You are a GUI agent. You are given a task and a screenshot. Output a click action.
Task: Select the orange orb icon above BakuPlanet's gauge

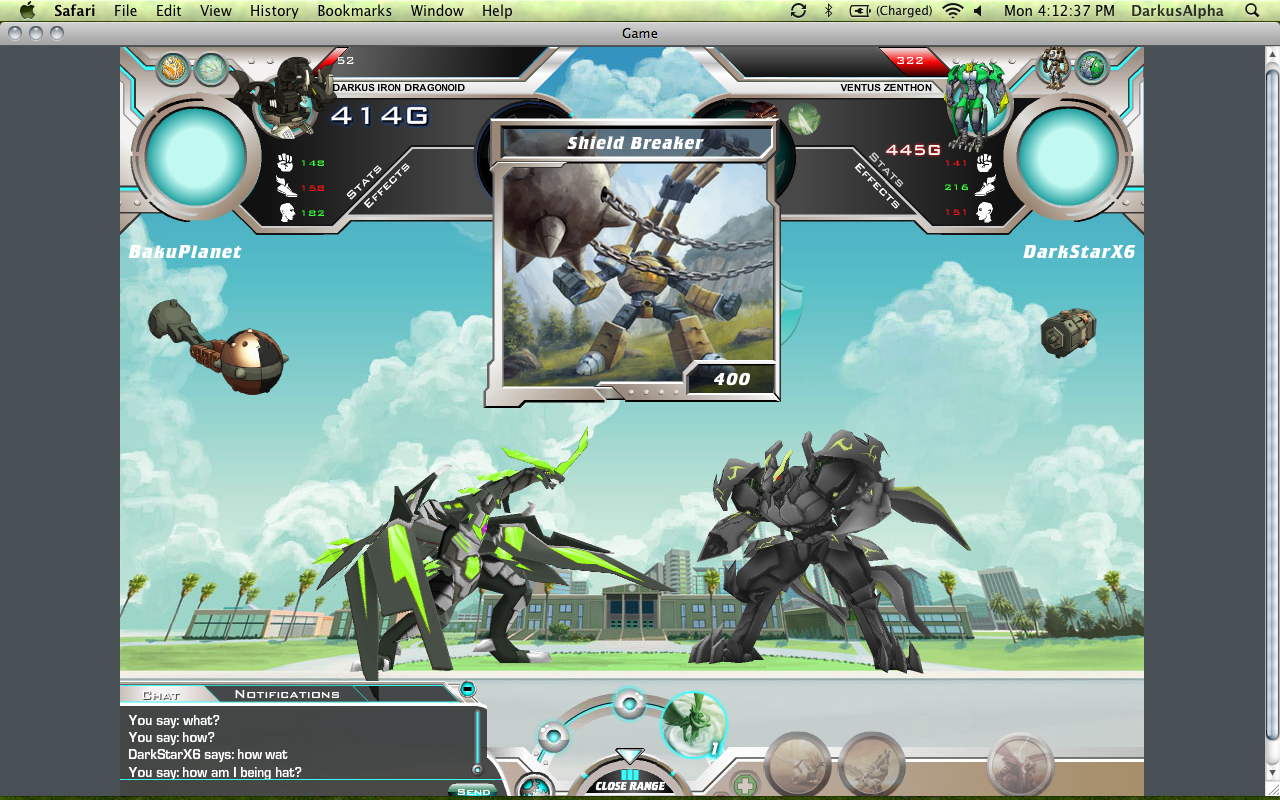174,68
